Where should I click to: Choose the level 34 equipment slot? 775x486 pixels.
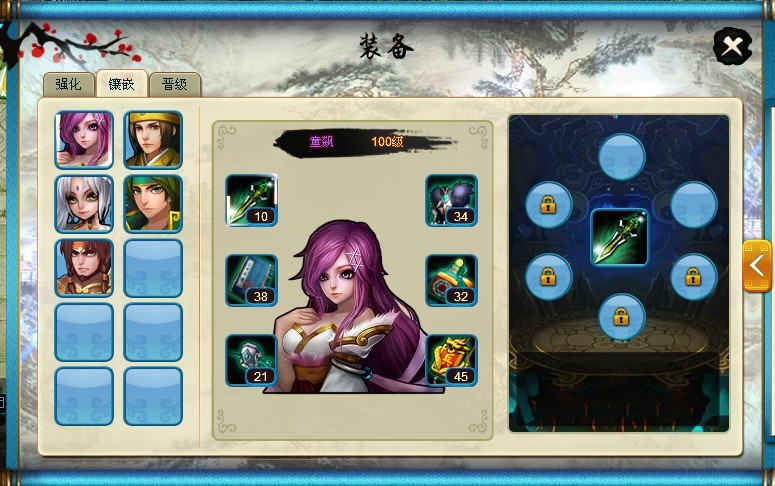pos(451,200)
